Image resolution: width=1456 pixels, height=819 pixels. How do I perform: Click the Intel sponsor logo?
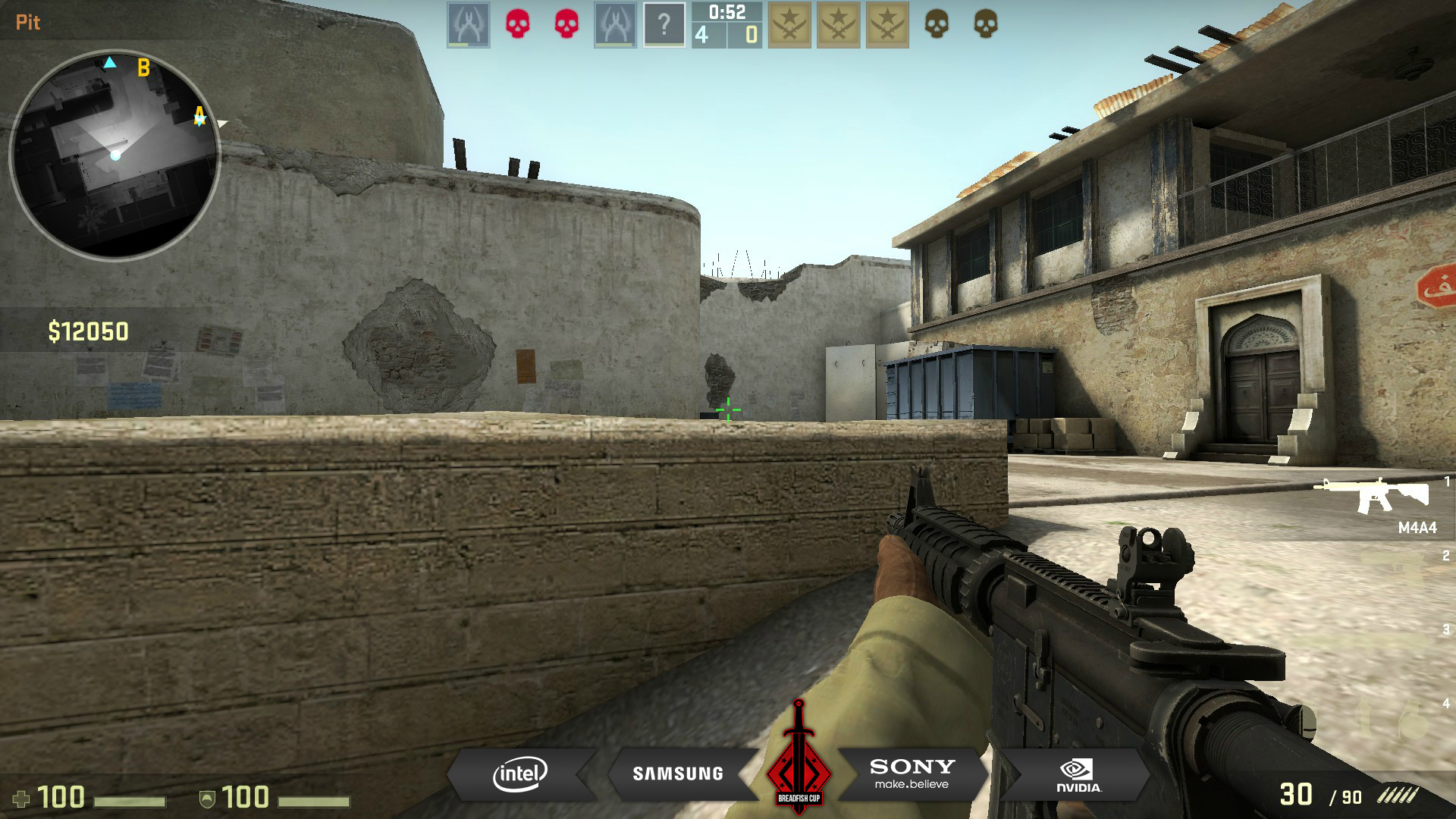coord(520,773)
